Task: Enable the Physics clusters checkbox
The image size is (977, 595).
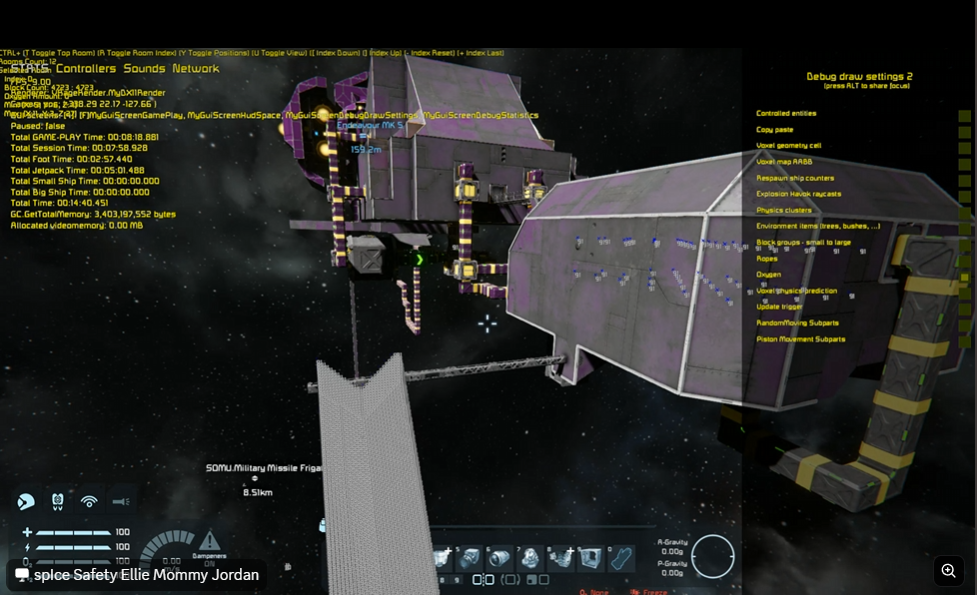Action: pos(964,211)
